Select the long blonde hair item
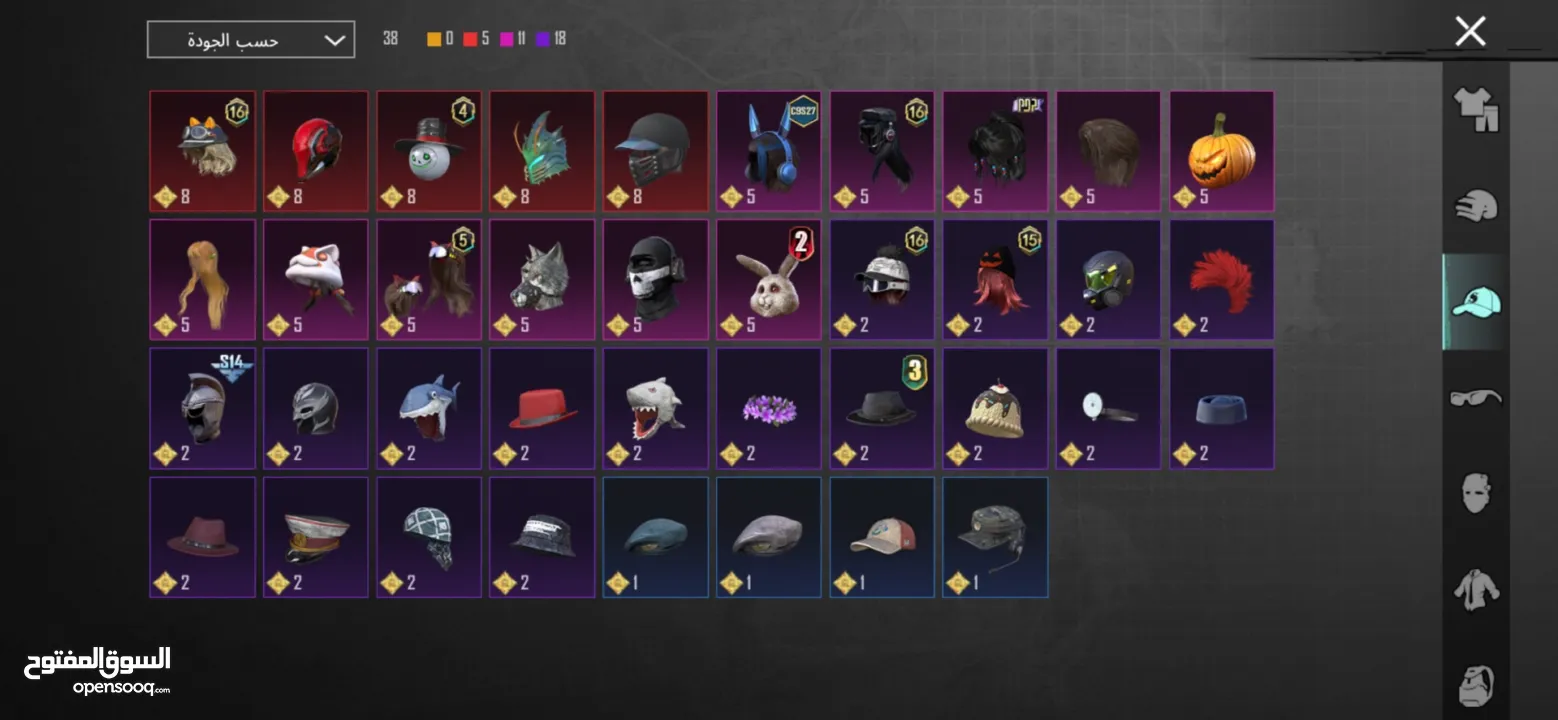Viewport: 1558px width, 720px height. click(x=202, y=281)
